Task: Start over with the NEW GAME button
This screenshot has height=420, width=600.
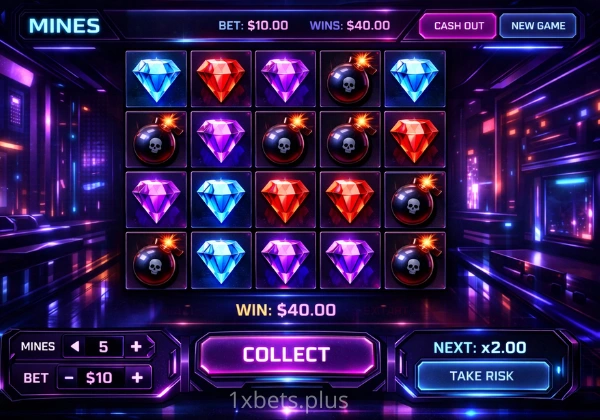Action: tap(538, 26)
